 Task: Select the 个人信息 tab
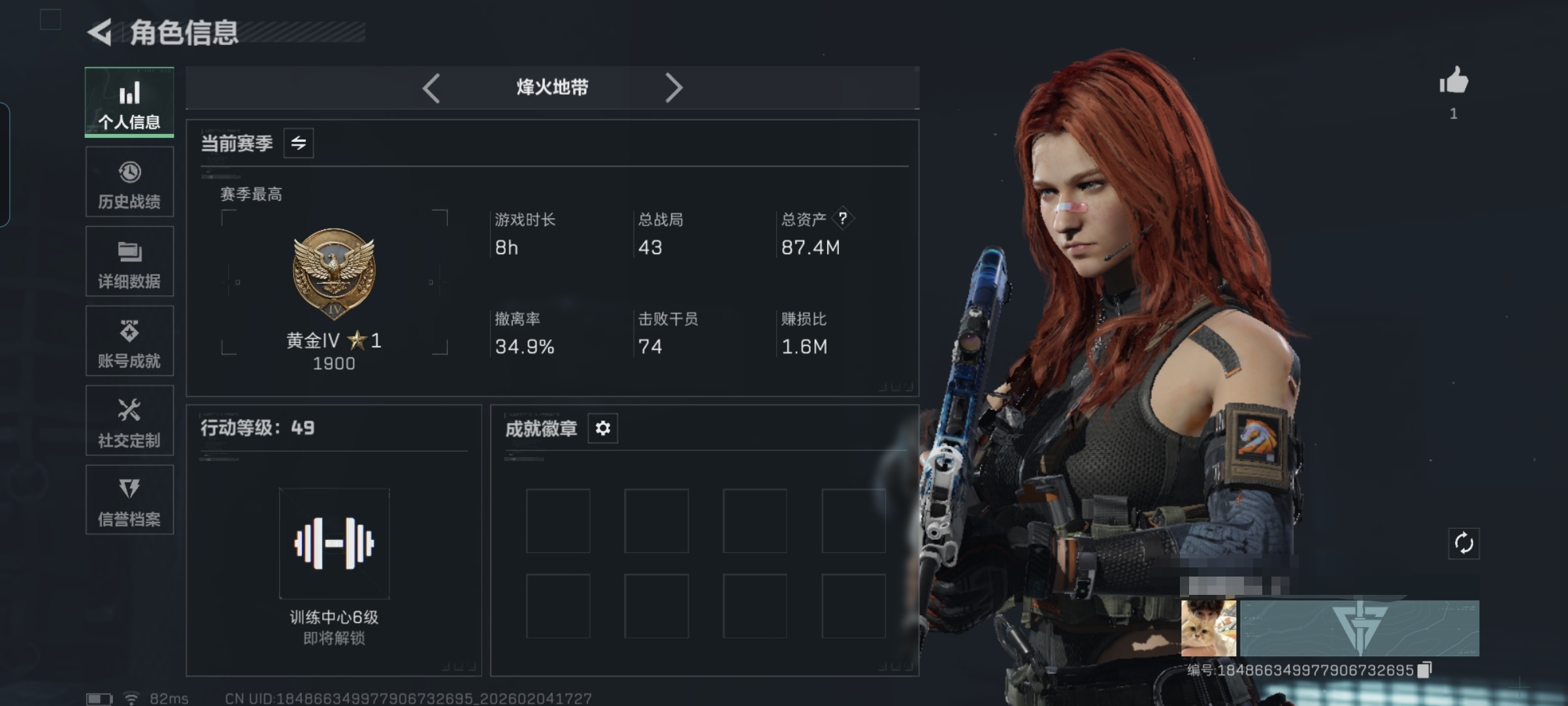click(129, 103)
